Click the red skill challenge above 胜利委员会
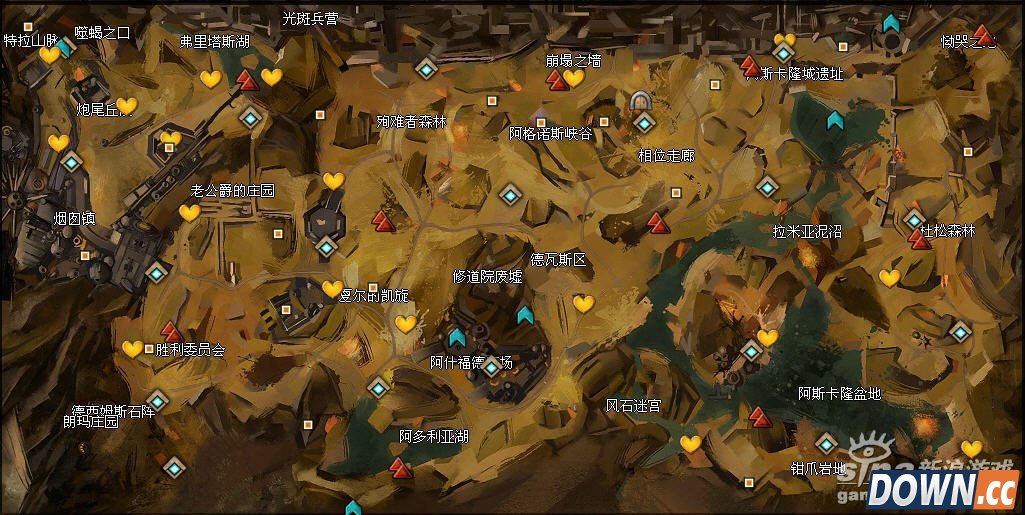The image size is (1025, 515). (171, 330)
